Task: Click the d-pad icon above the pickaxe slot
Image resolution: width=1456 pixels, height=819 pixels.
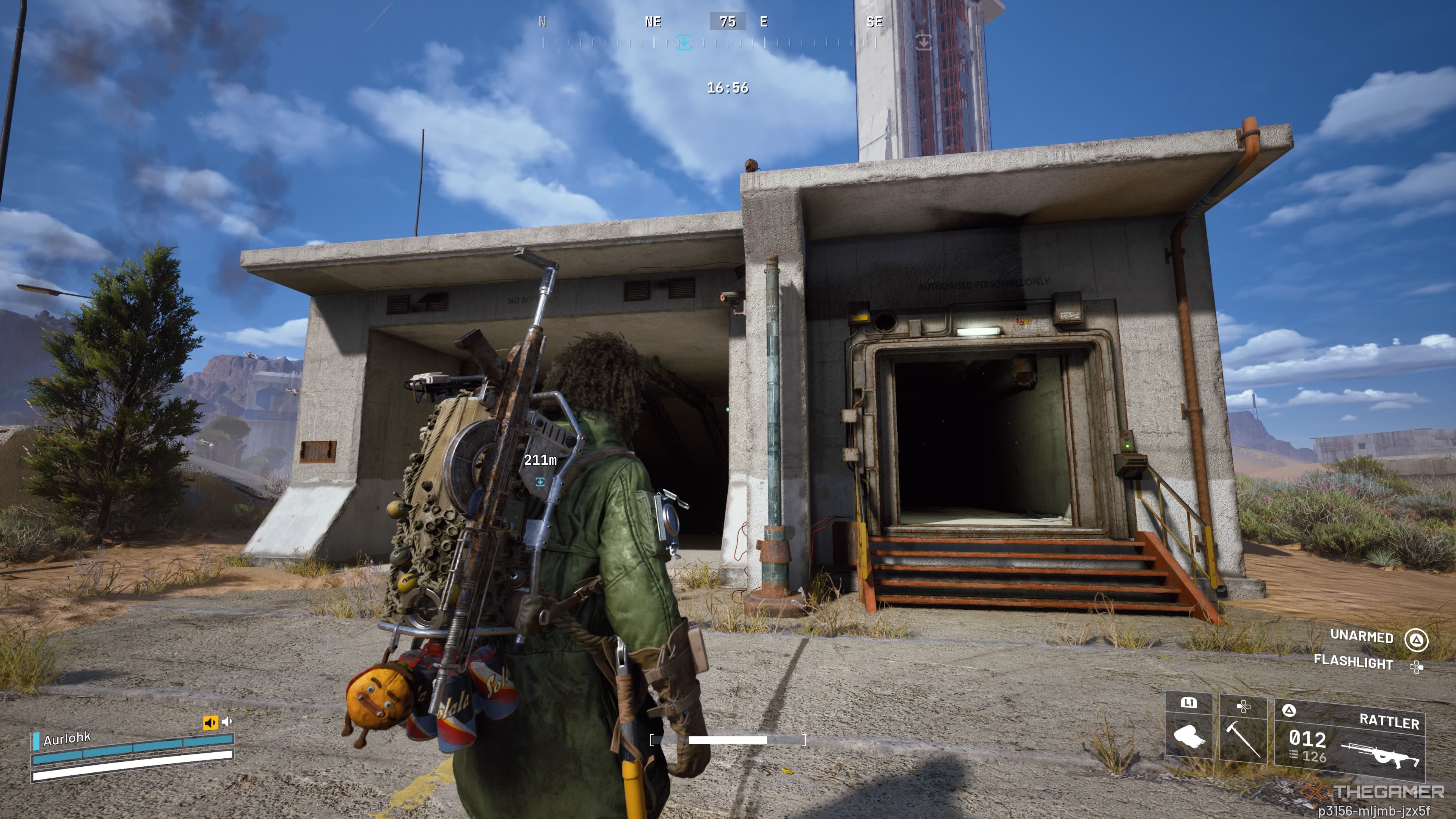Action: [1244, 706]
